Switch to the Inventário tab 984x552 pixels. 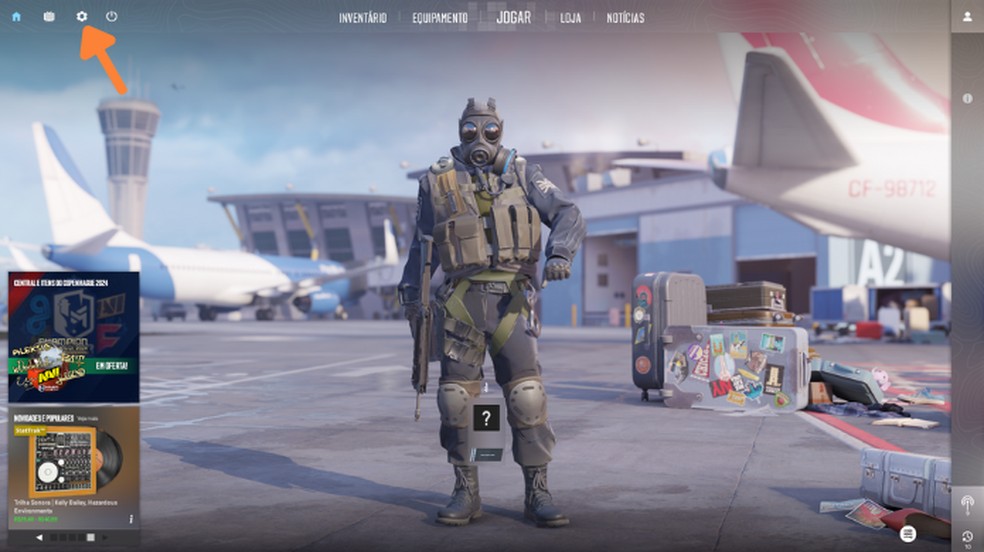coord(363,18)
